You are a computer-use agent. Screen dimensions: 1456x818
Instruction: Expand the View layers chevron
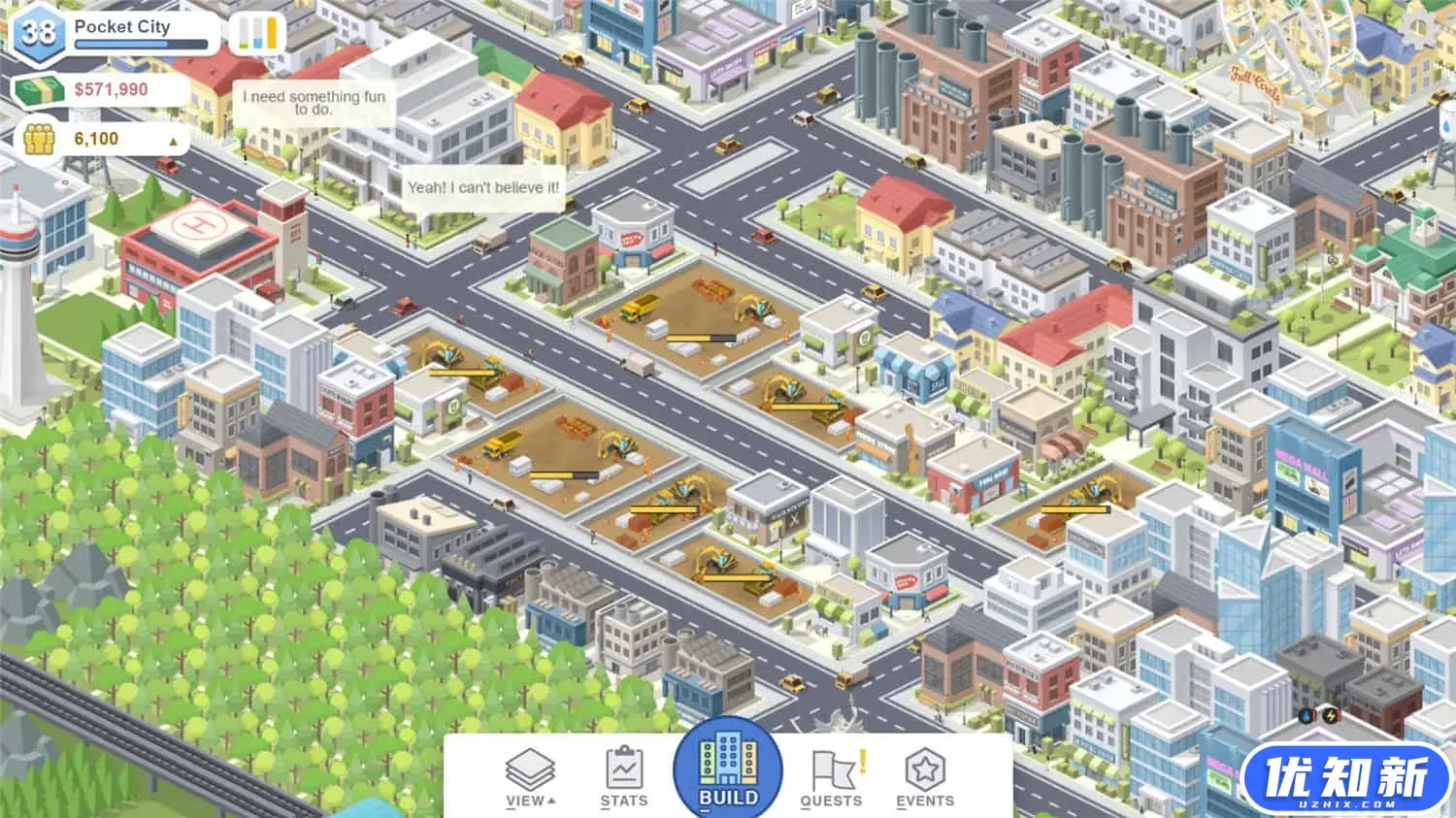point(550,801)
